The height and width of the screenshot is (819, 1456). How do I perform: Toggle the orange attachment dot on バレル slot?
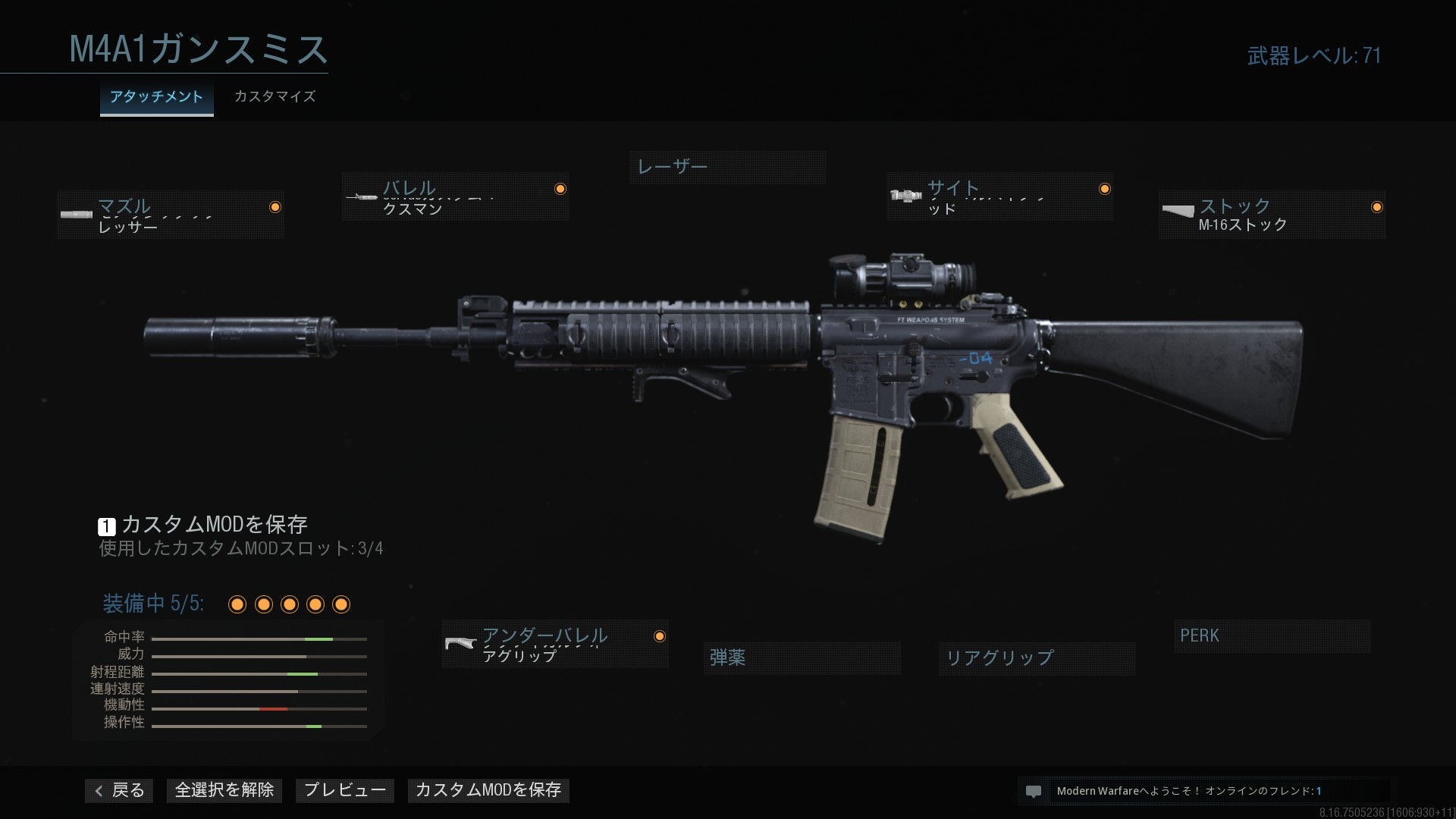click(x=560, y=187)
